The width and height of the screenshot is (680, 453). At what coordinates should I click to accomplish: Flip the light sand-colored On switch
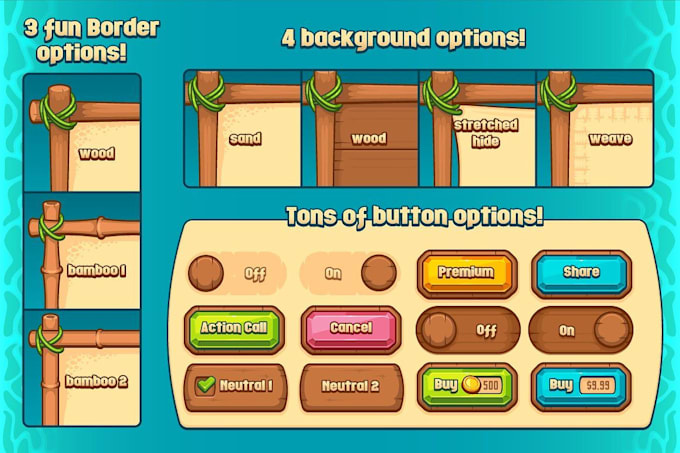350,272
